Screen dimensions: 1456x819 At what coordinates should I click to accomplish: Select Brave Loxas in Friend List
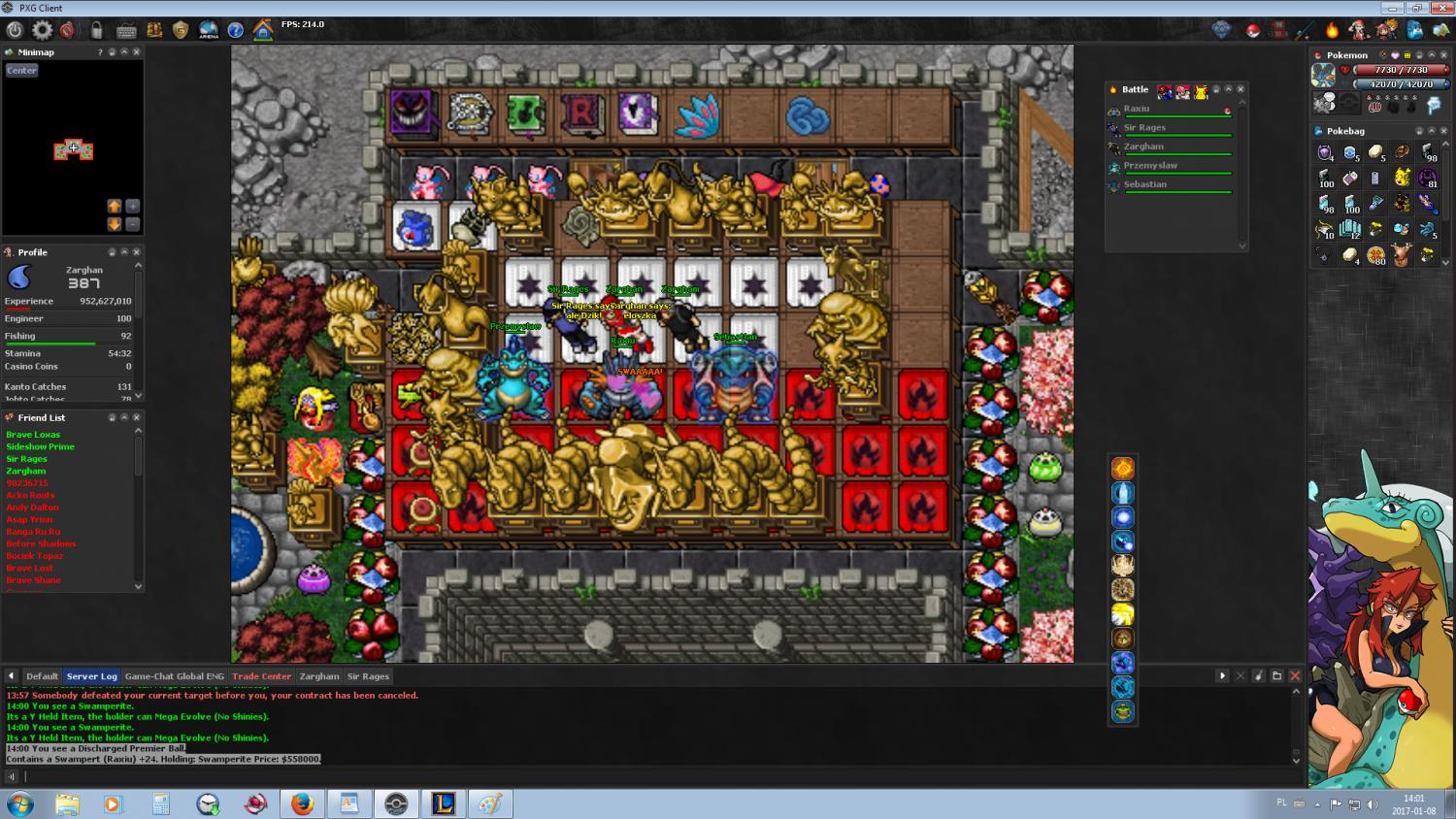(x=33, y=435)
